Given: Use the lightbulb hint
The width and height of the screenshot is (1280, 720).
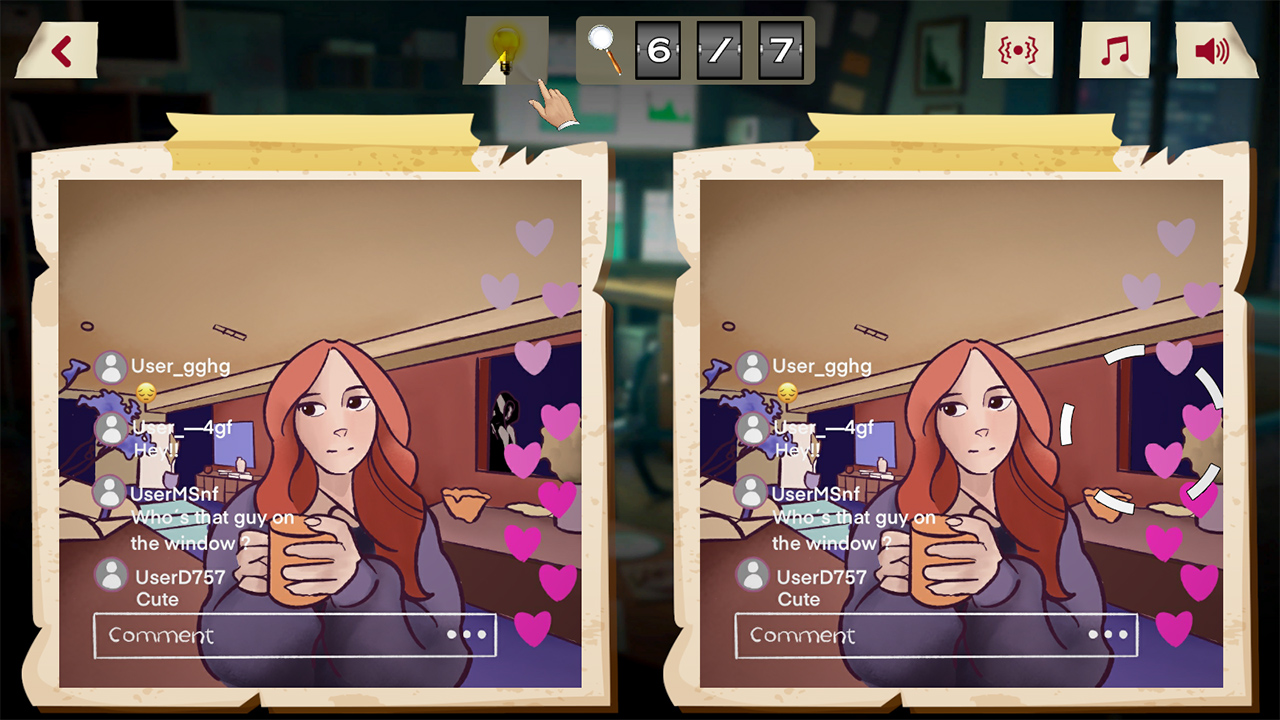Looking at the screenshot, I should click(x=506, y=49).
